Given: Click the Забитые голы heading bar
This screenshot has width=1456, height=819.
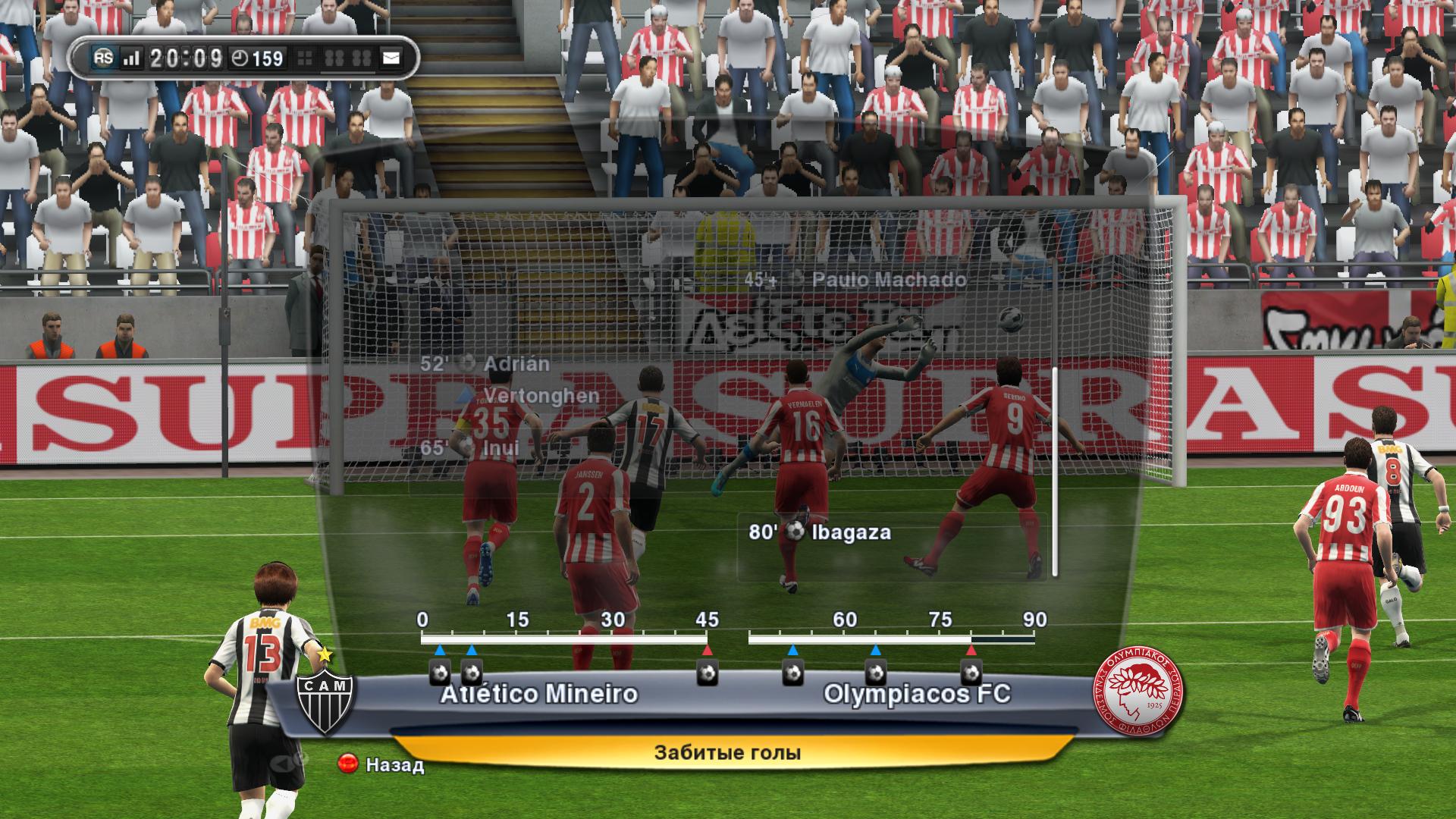Looking at the screenshot, I should 726,753.
